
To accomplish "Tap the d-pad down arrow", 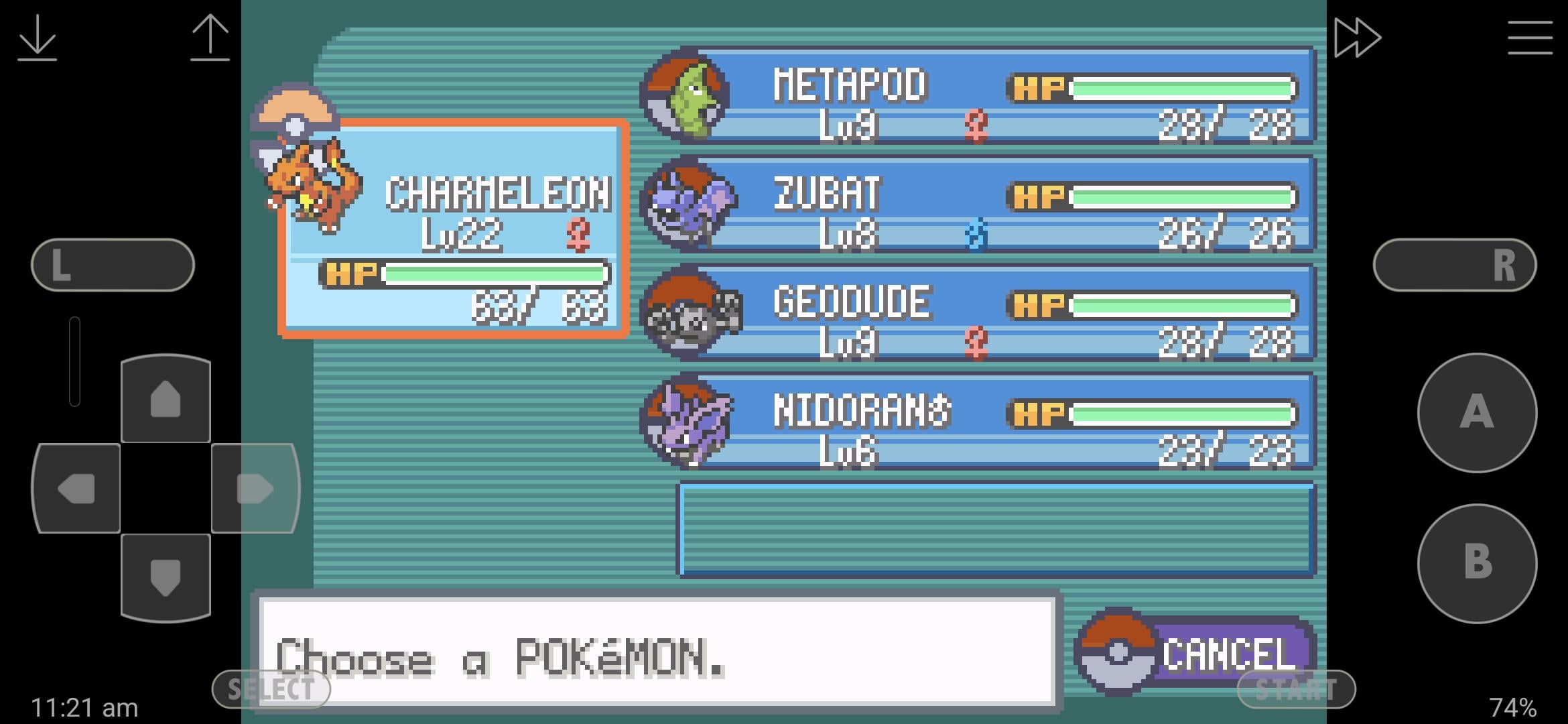I will (x=166, y=577).
